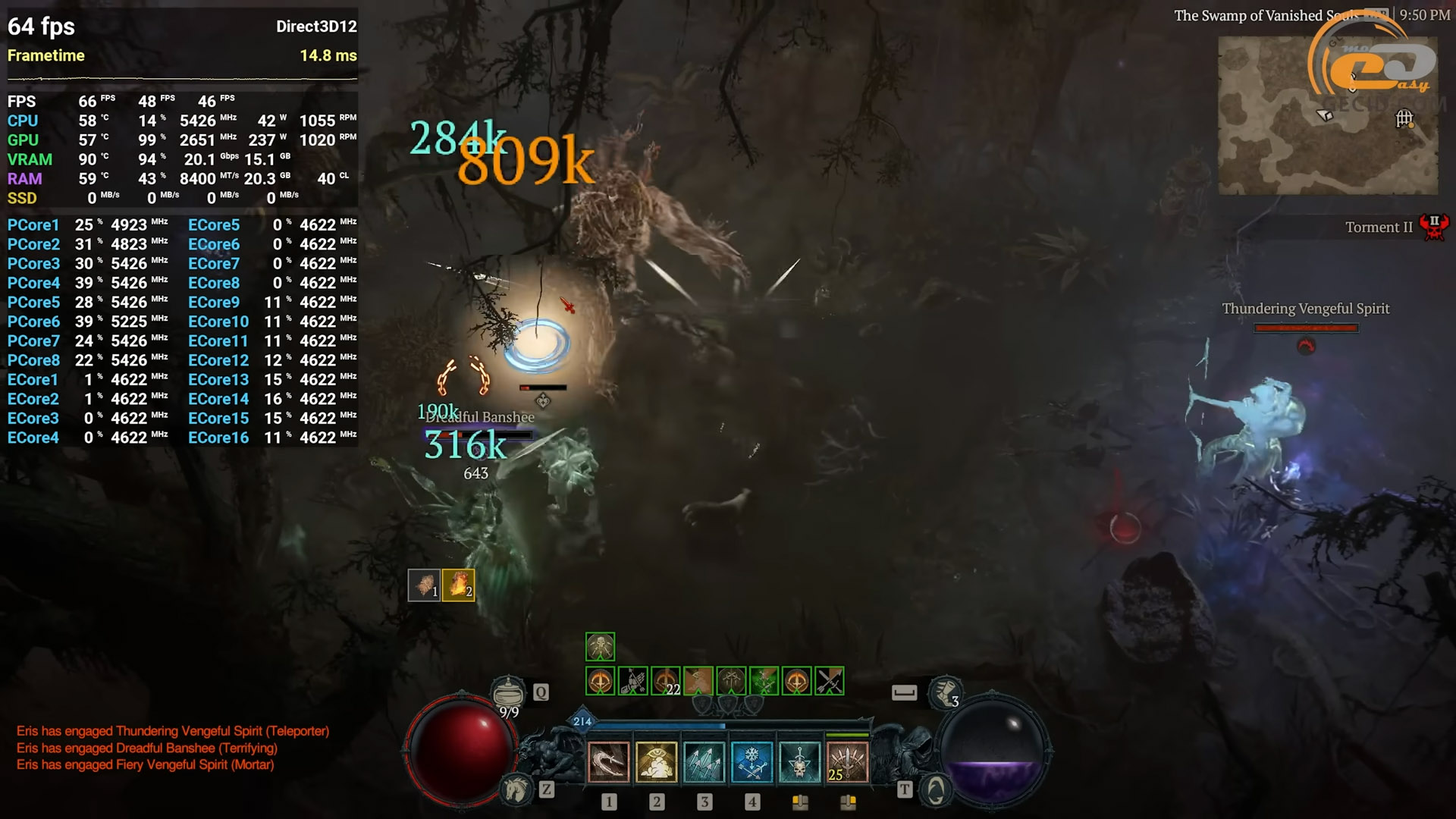Inspect the buff icon showing 22 stacks
This screenshot has width=1456, height=819.
666,681
